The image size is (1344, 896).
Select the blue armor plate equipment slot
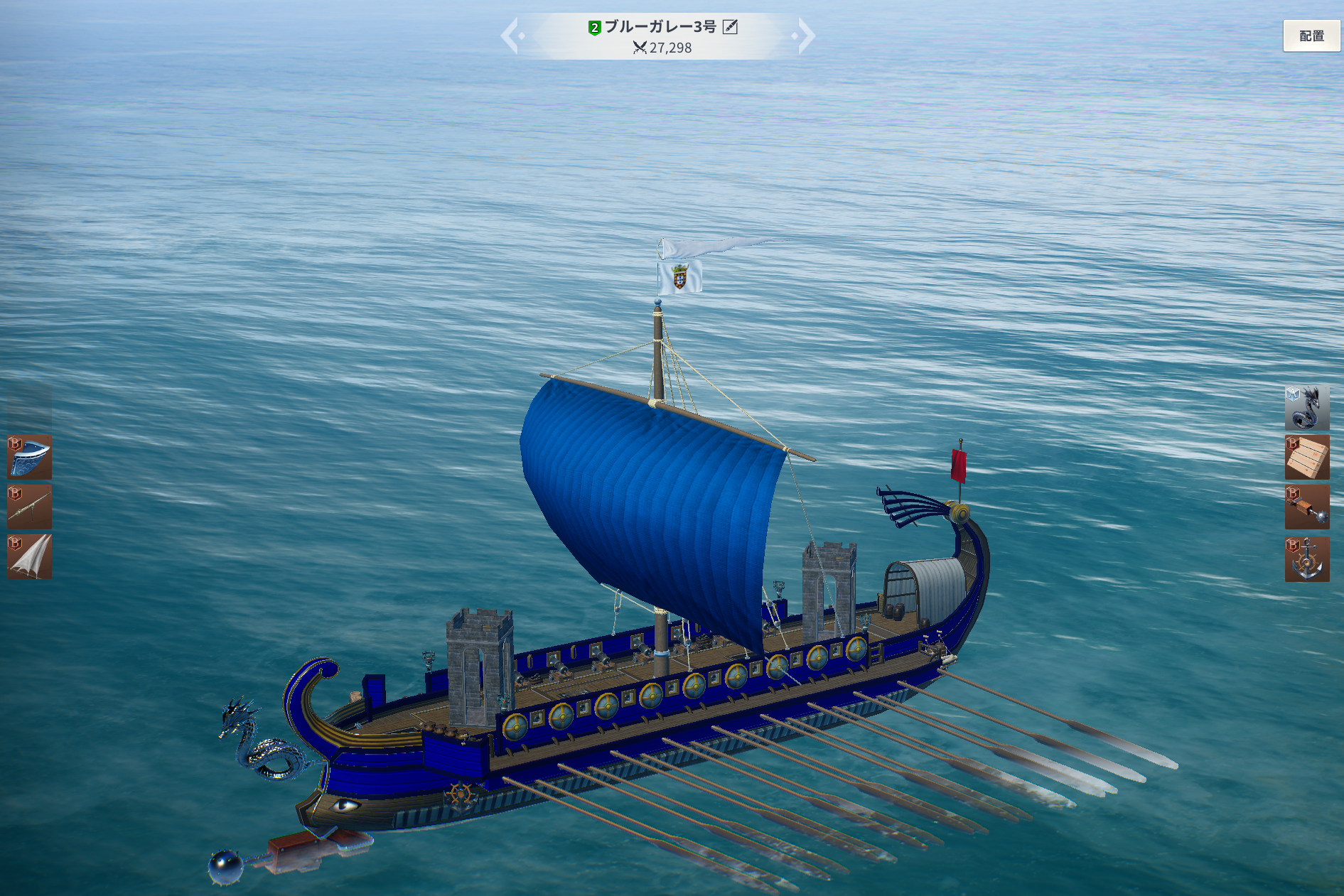30,457
